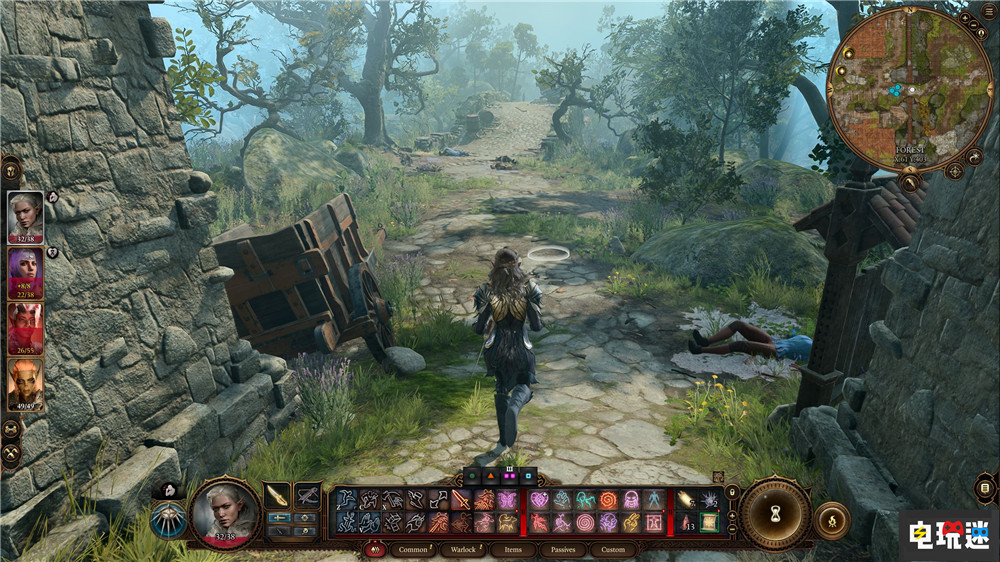Select the white-haired party member portrait
The image size is (1000, 562).
click(x=25, y=217)
